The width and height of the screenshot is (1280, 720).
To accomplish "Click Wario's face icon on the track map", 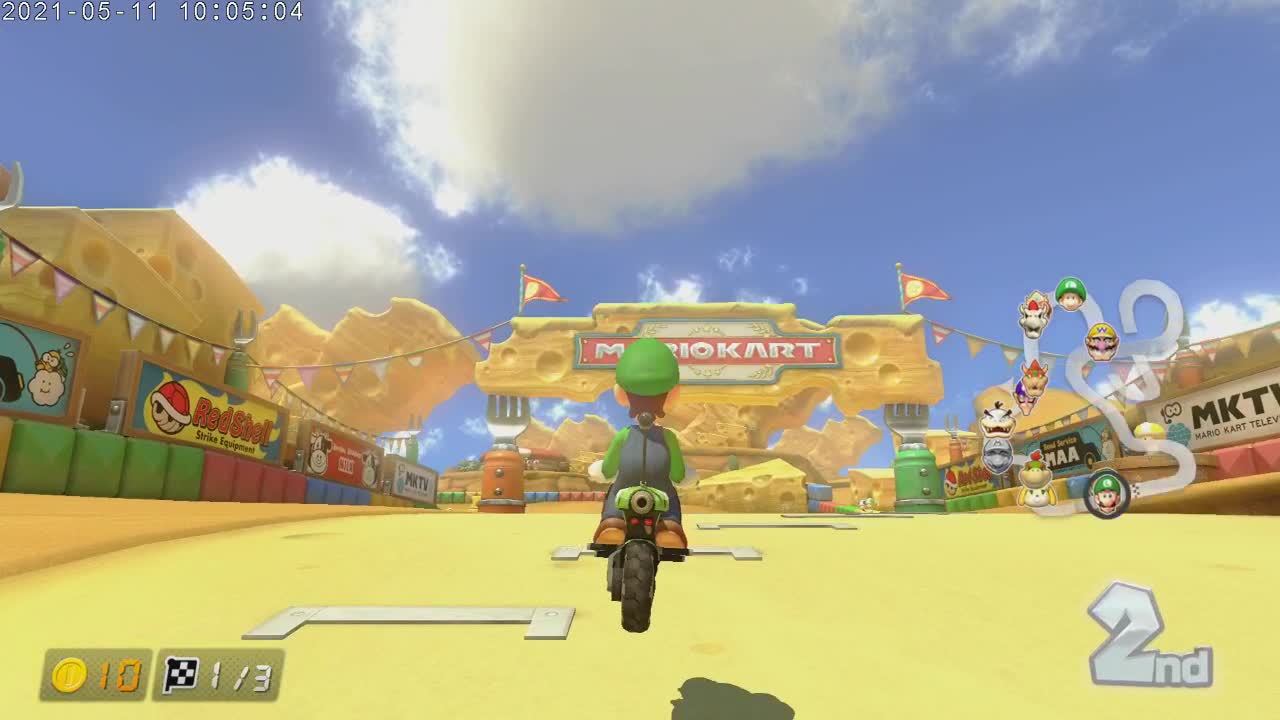I will coord(1101,341).
